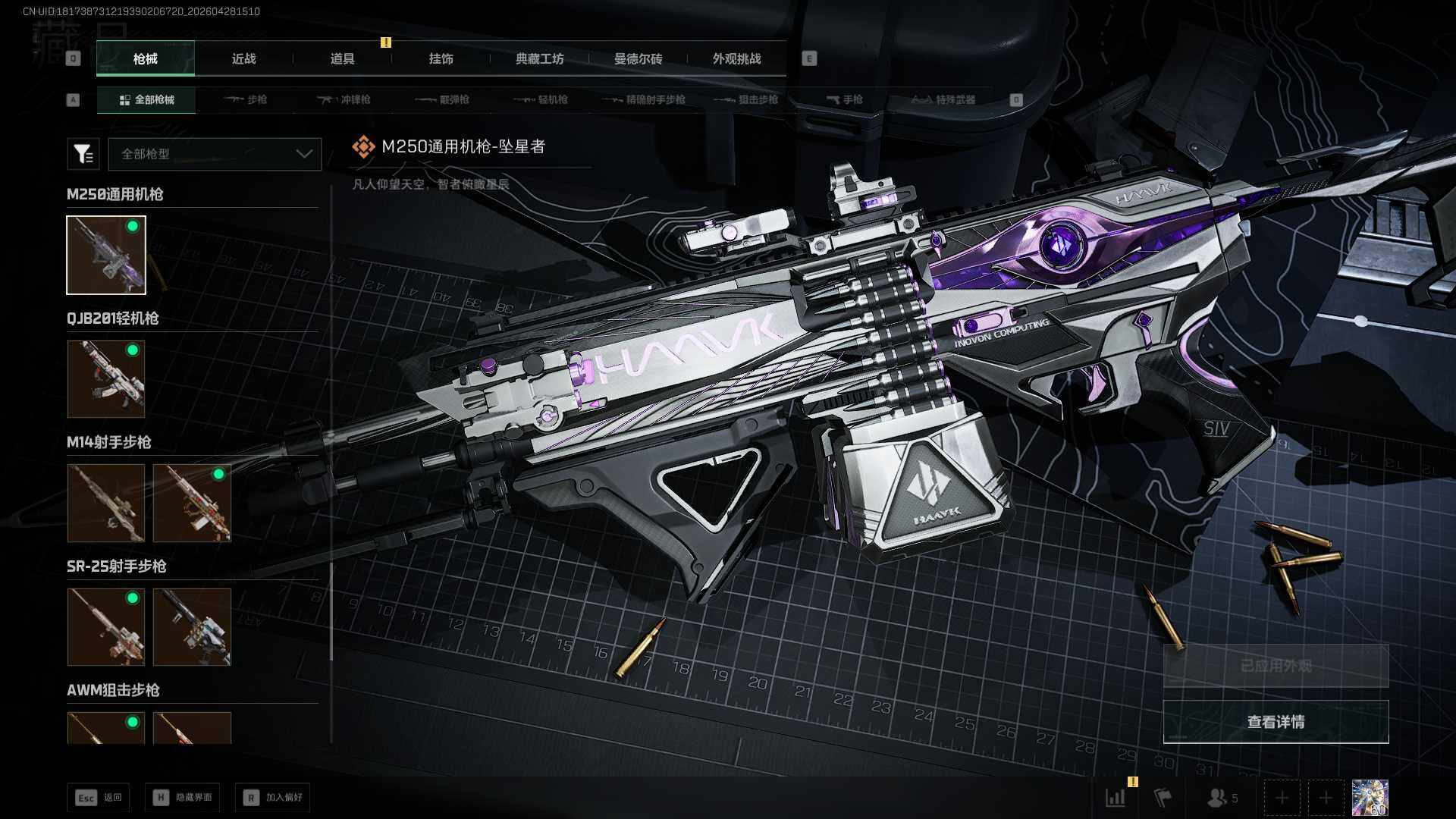Open the 全部枪型 weapon type dropdown

coord(215,154)
